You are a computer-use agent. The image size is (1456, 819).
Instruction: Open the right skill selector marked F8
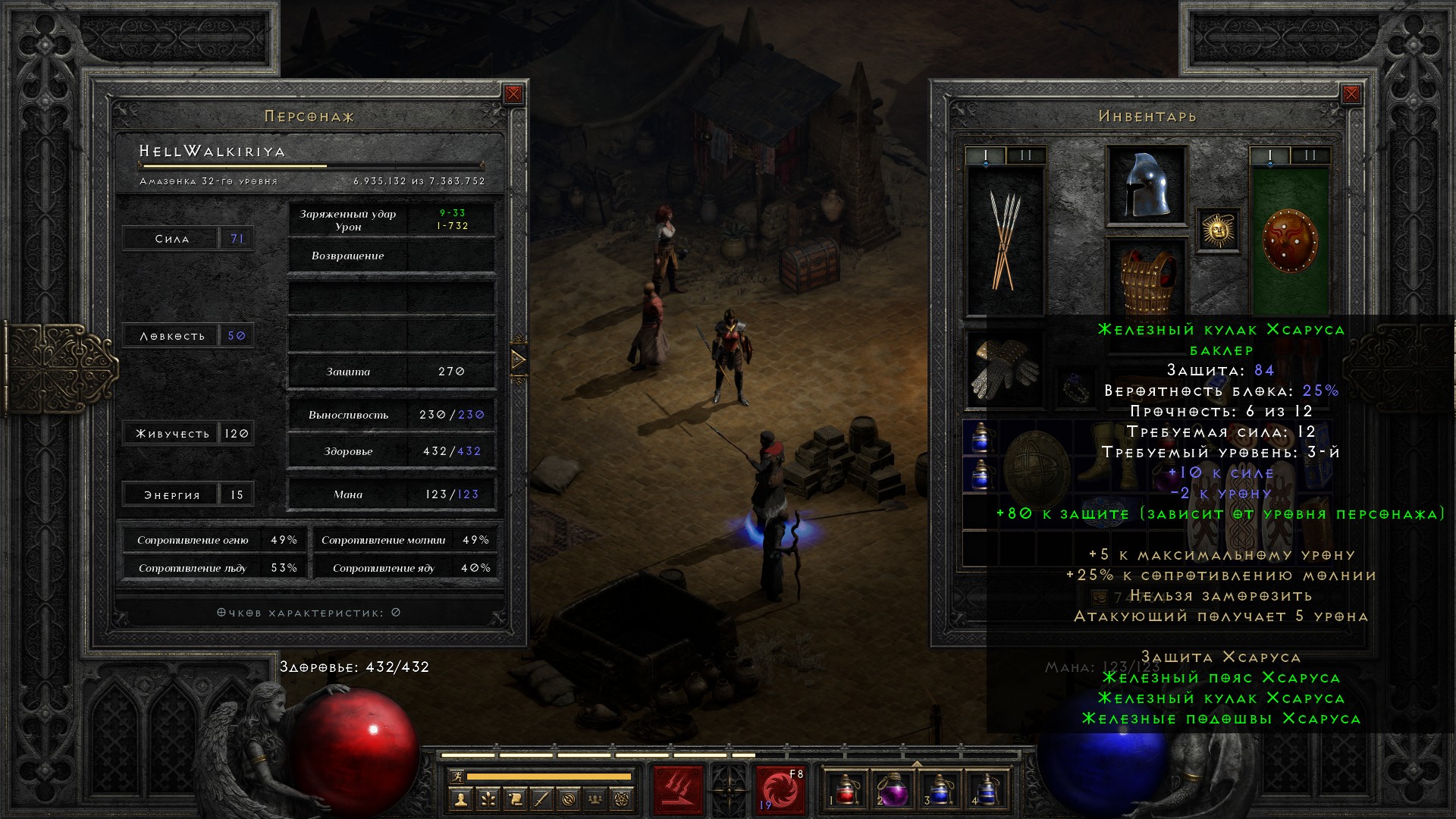pos(780,790)
